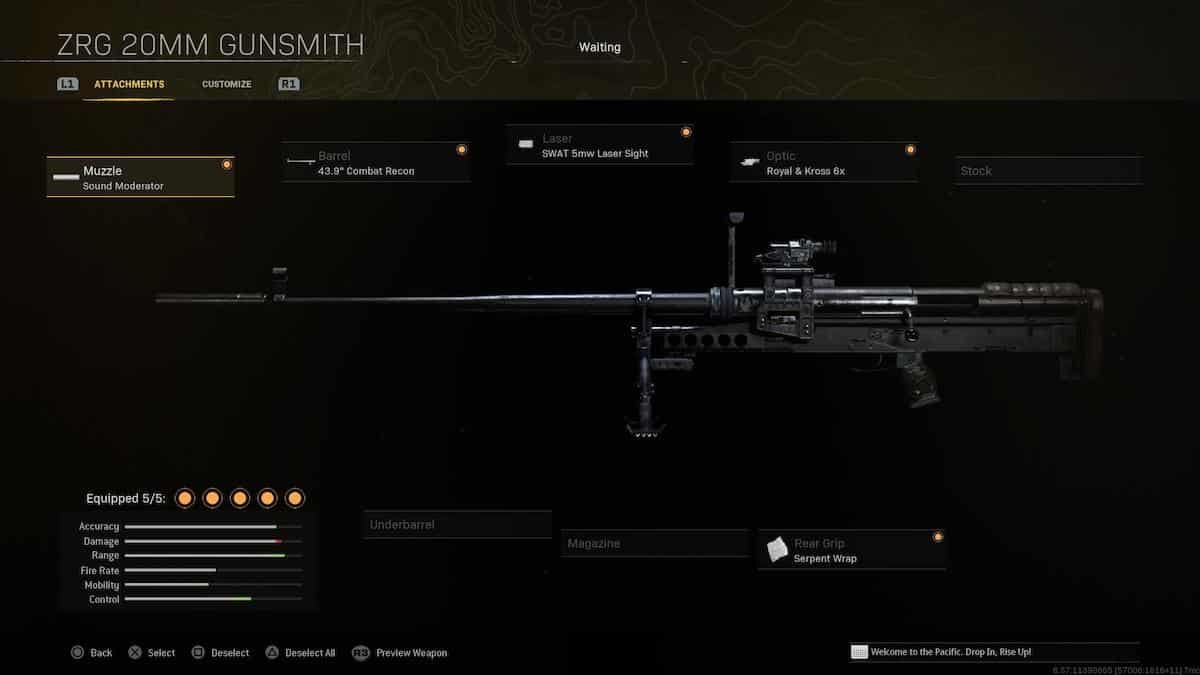Choose the Rear Grip Serpent Wrap slot
Screen dimensions: 1200x675
coord(851,550)
